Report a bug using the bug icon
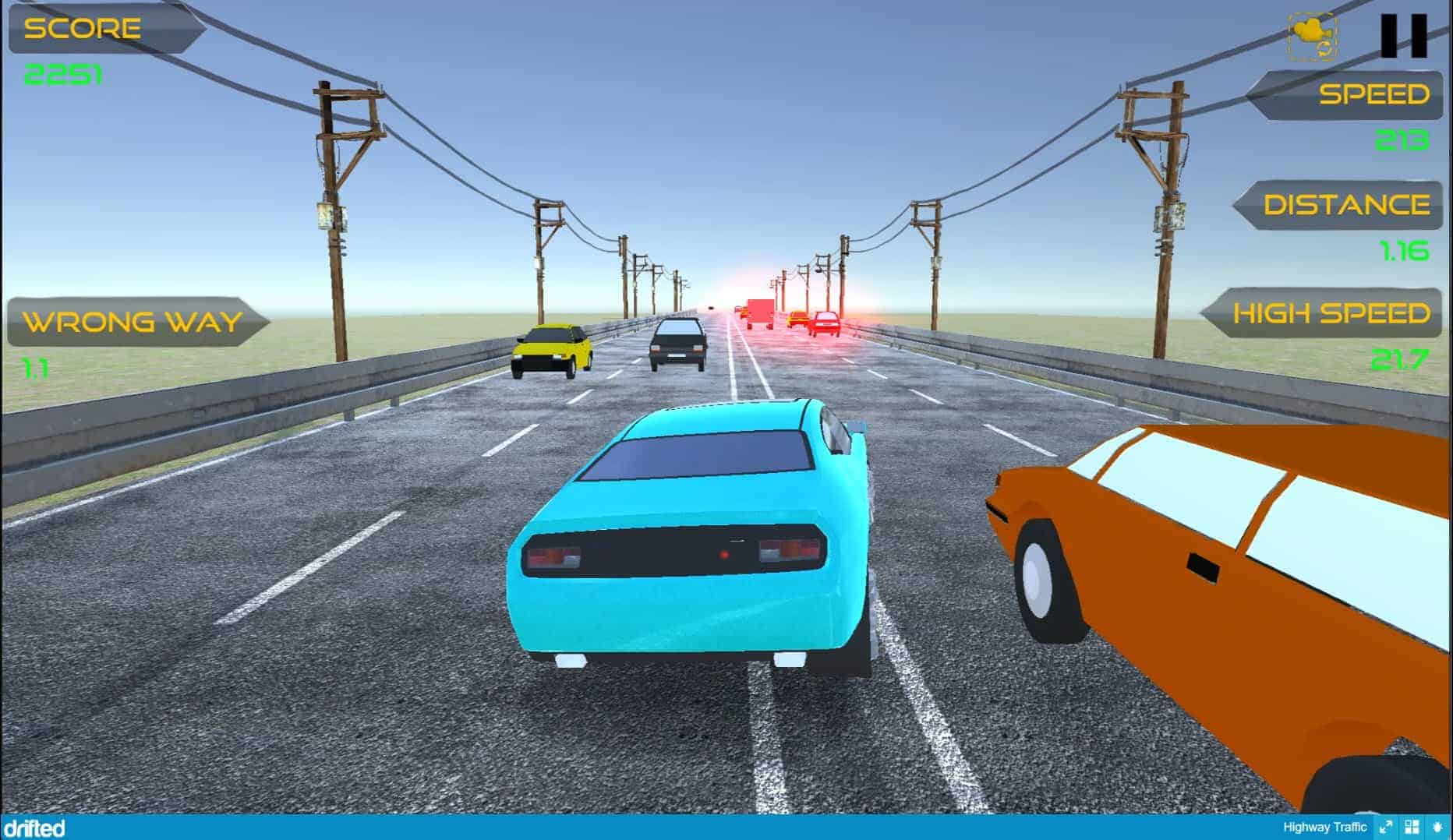 click(x=1437, y=828)
